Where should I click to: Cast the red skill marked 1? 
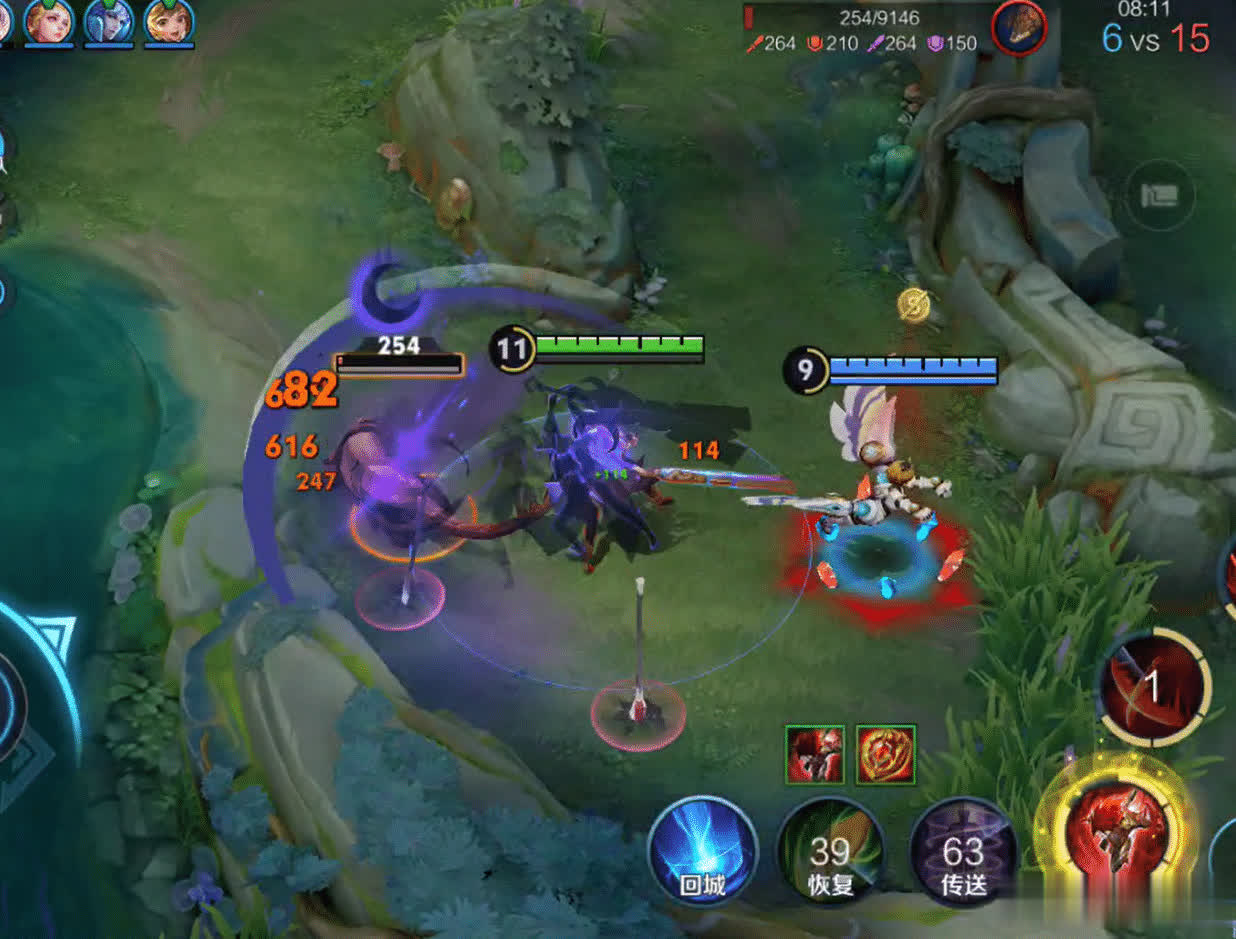1154,688
